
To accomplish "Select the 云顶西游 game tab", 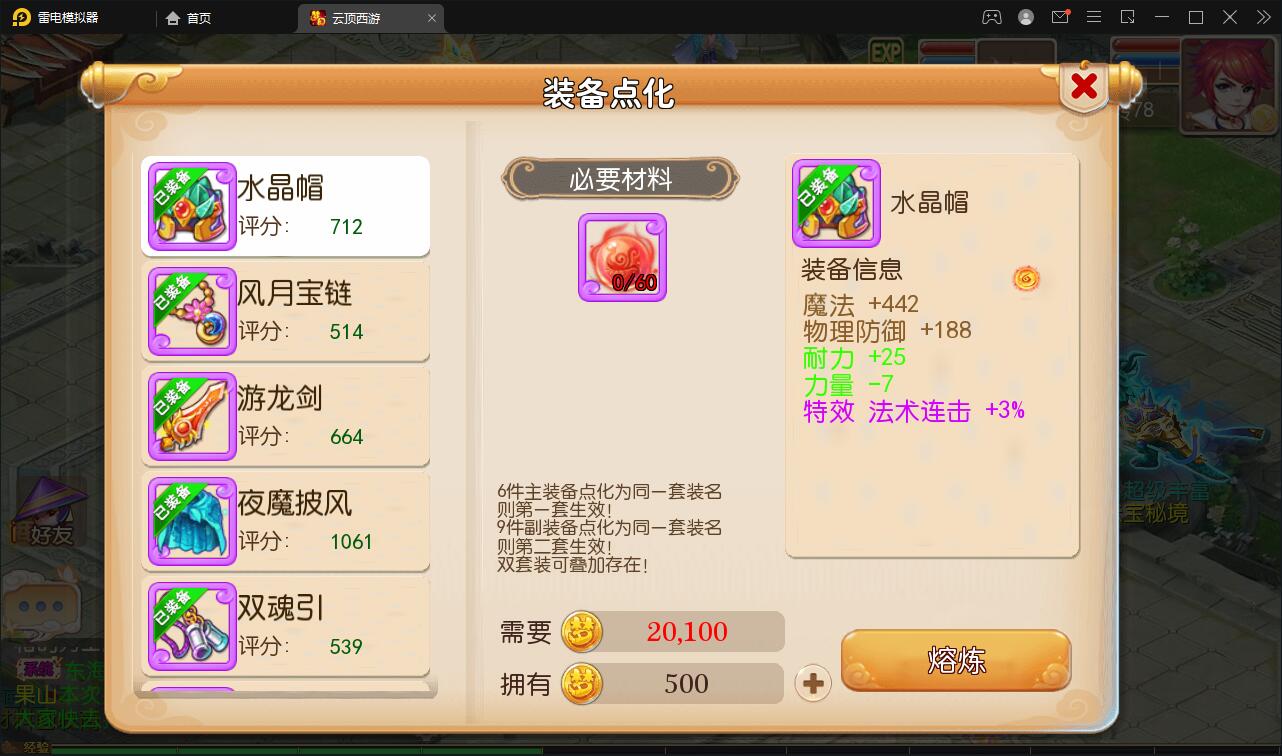I will pos(363,17).
